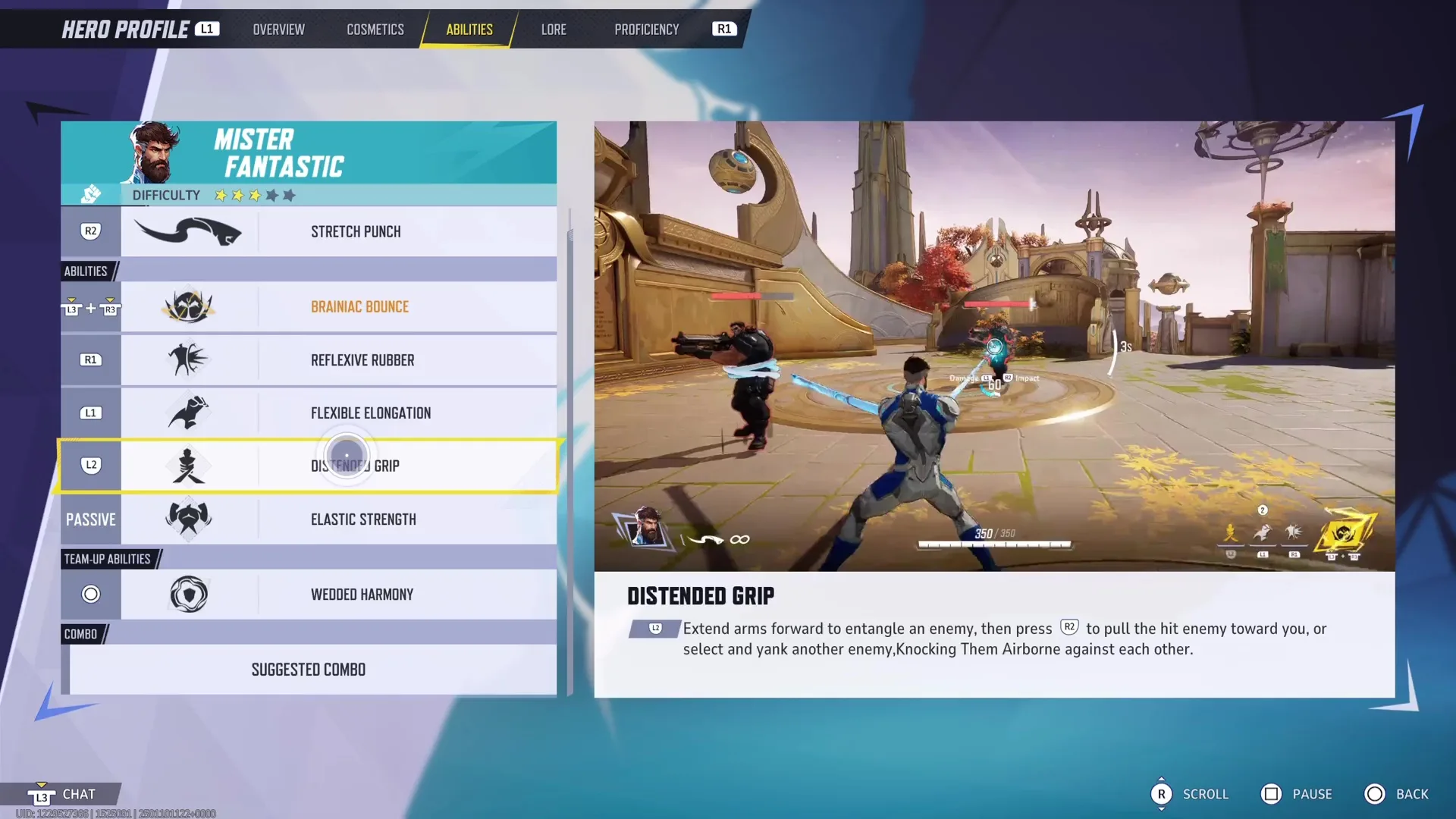View Reflexive Rubber ability details
This screenshot has width=1456, height=819.
338,360
